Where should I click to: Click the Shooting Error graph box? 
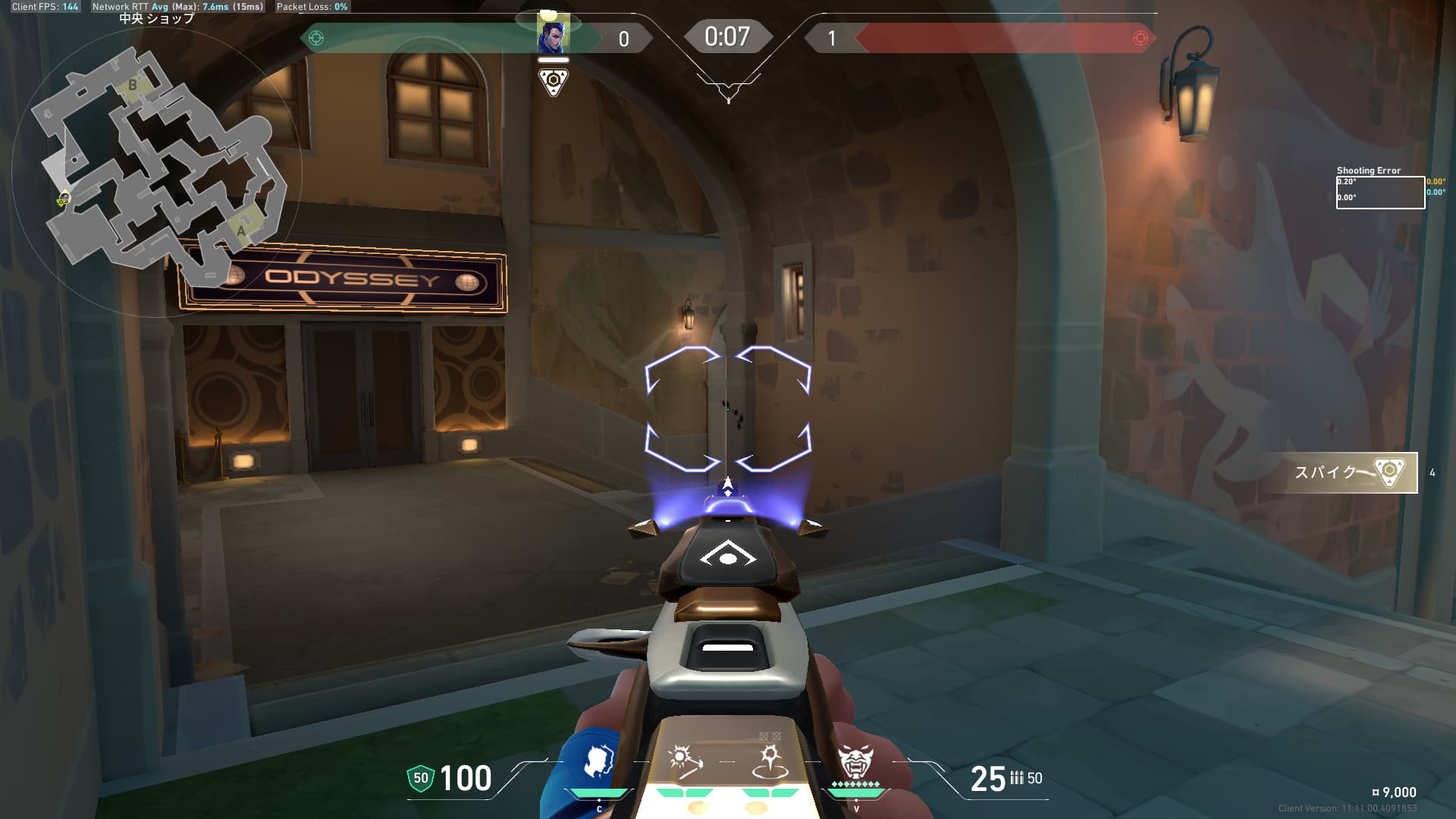tap(1379, 193)
